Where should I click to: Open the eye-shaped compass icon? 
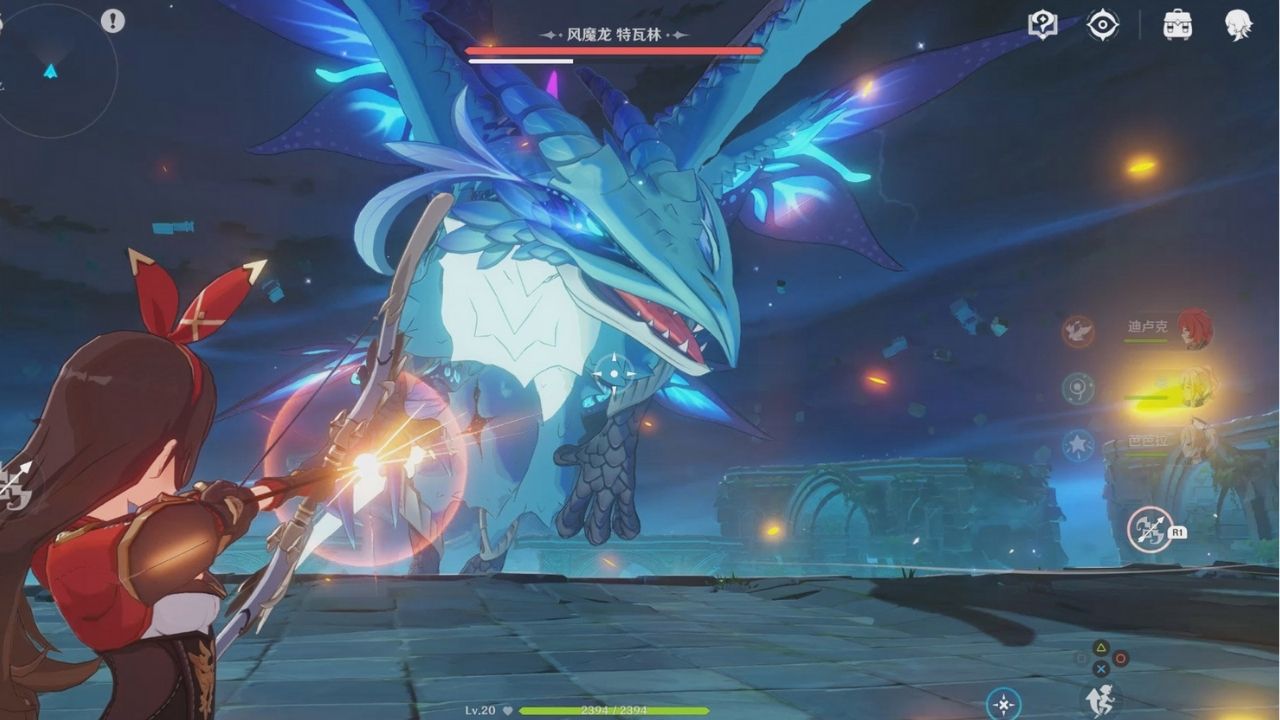tap(1102, 25)
